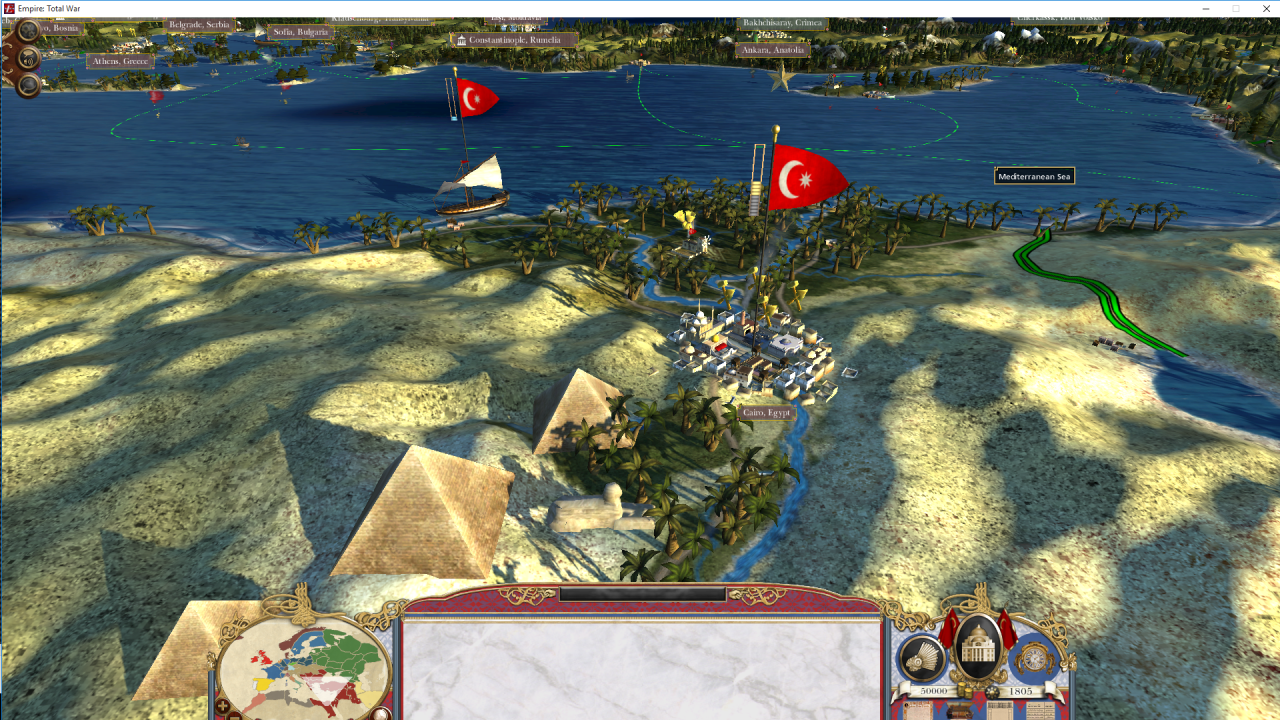Choose the Sofia, Bulgaria region label

point(300,32)
